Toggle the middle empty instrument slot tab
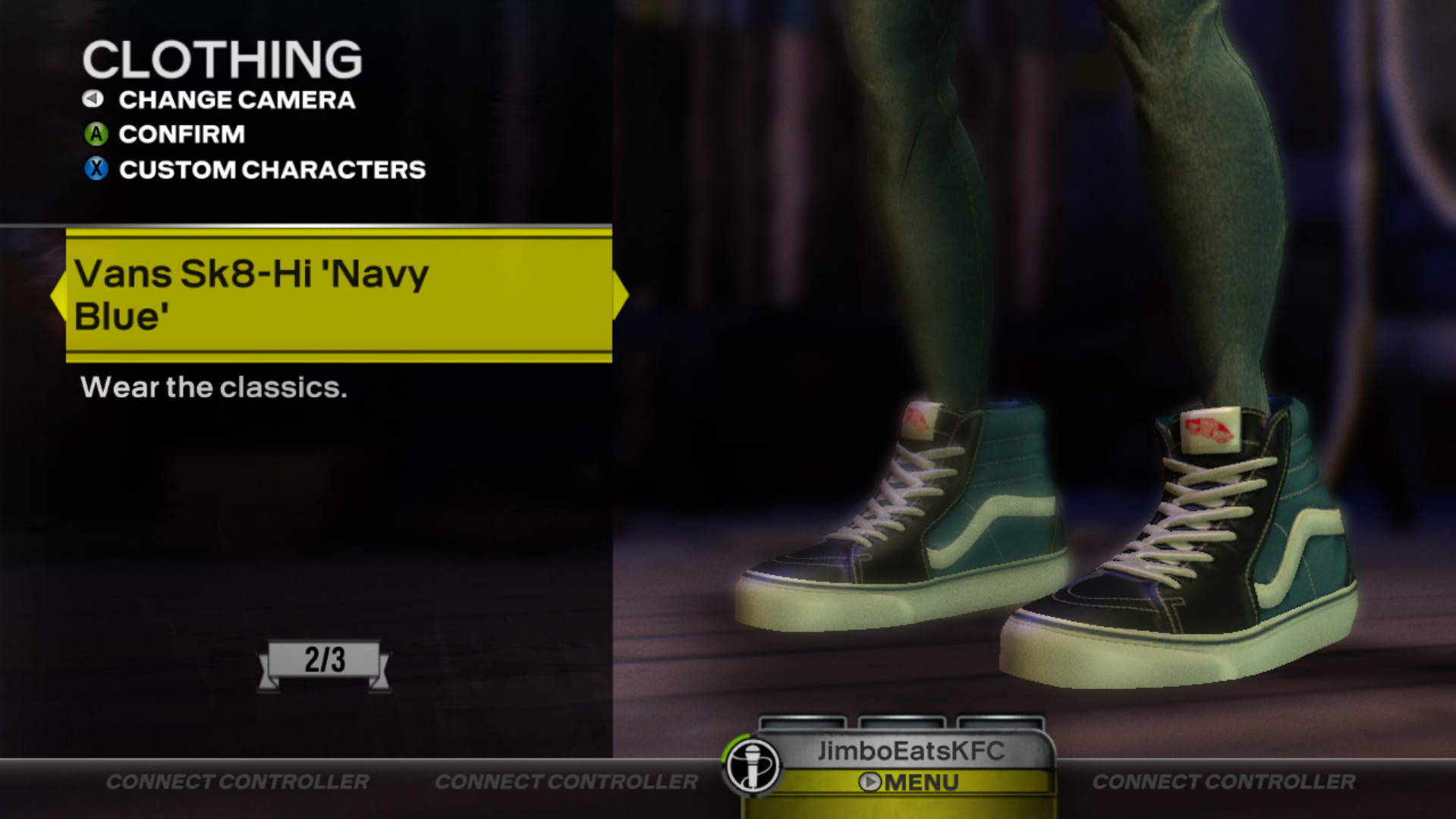 pos(901,720)
